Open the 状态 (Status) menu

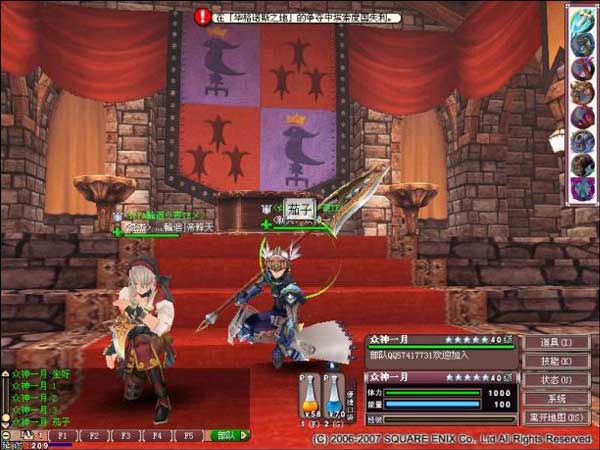[557, 380]
